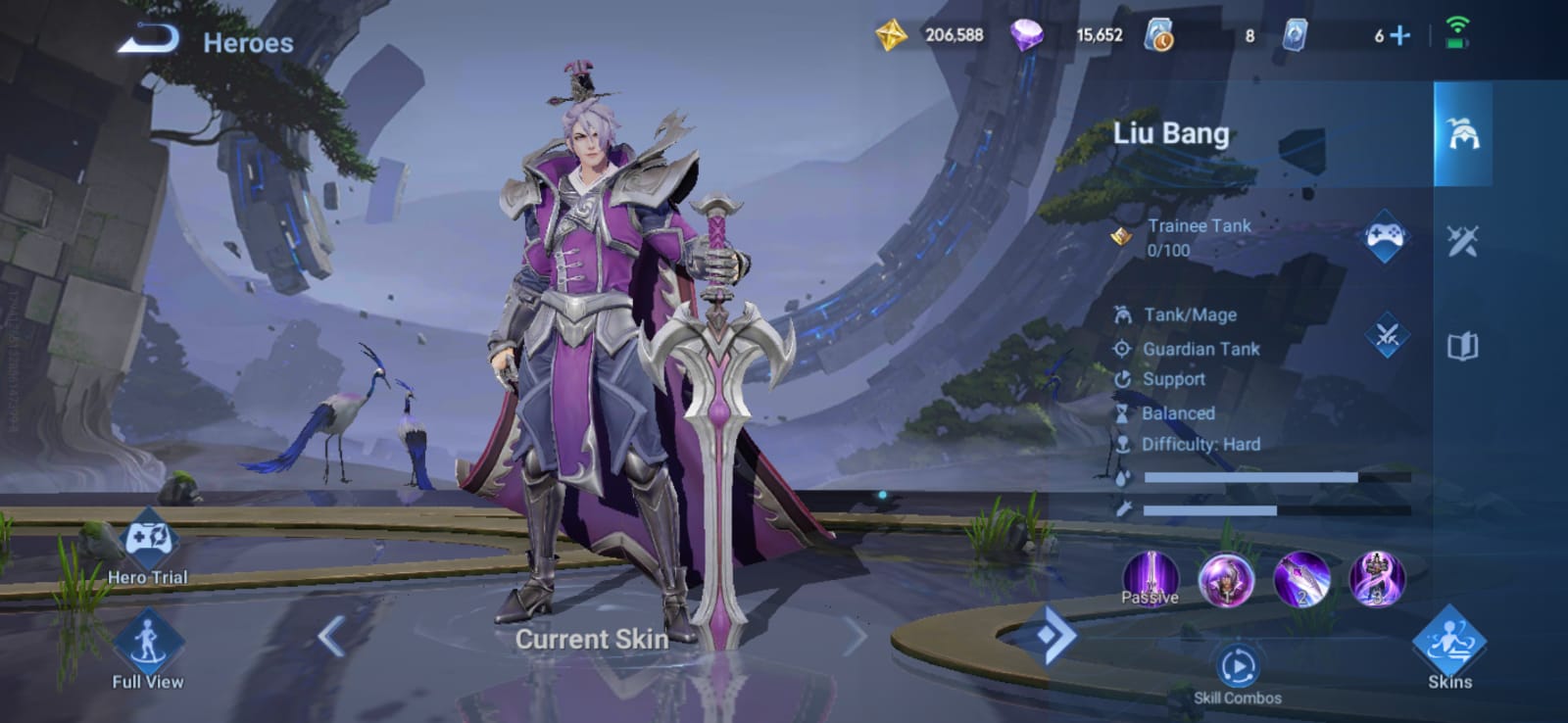Select Liu Bang's third skill icon
Image resolution: width=1568 pixels, height=723 pixels.
(x=1377, y=578)
